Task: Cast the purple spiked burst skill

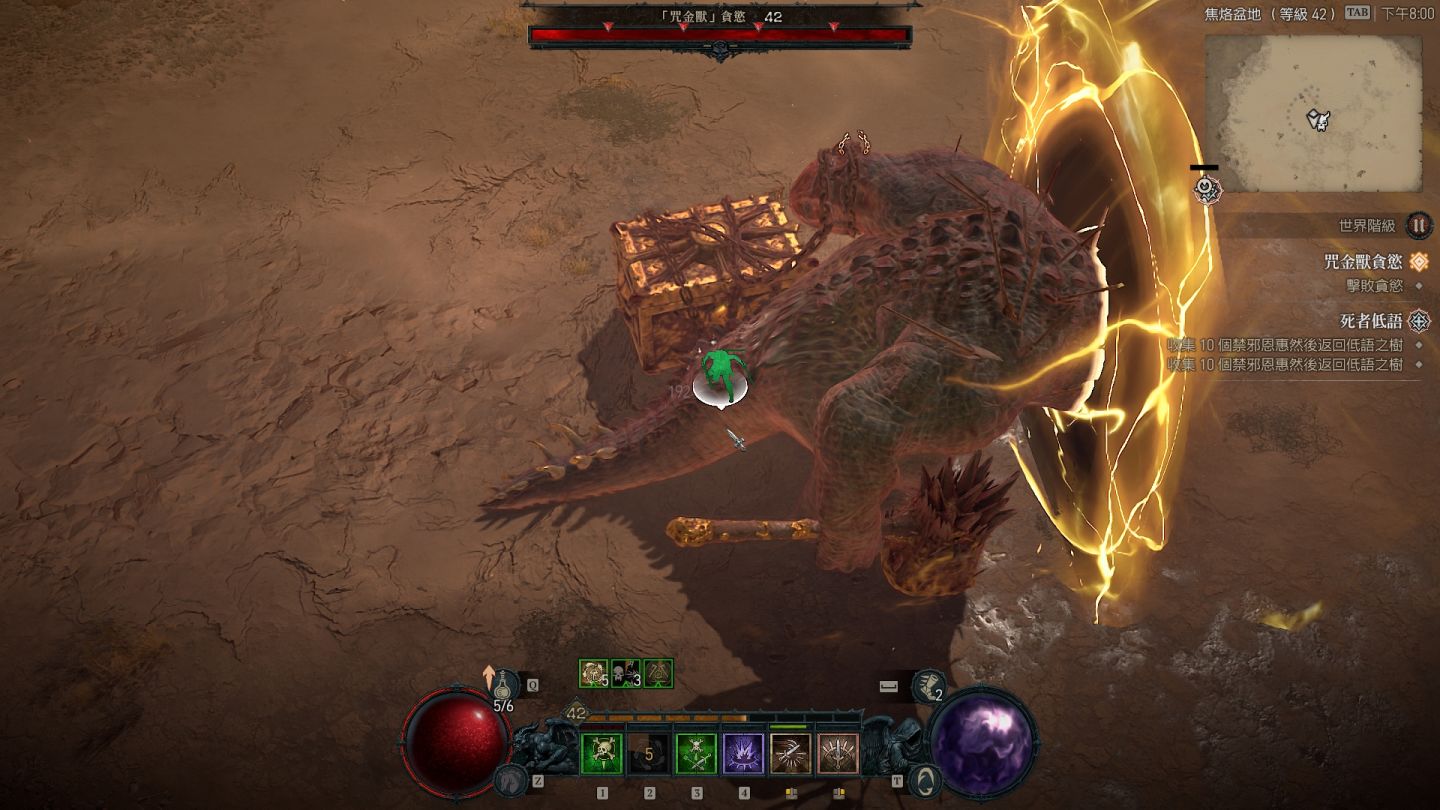Action: [x=744, y=754]
